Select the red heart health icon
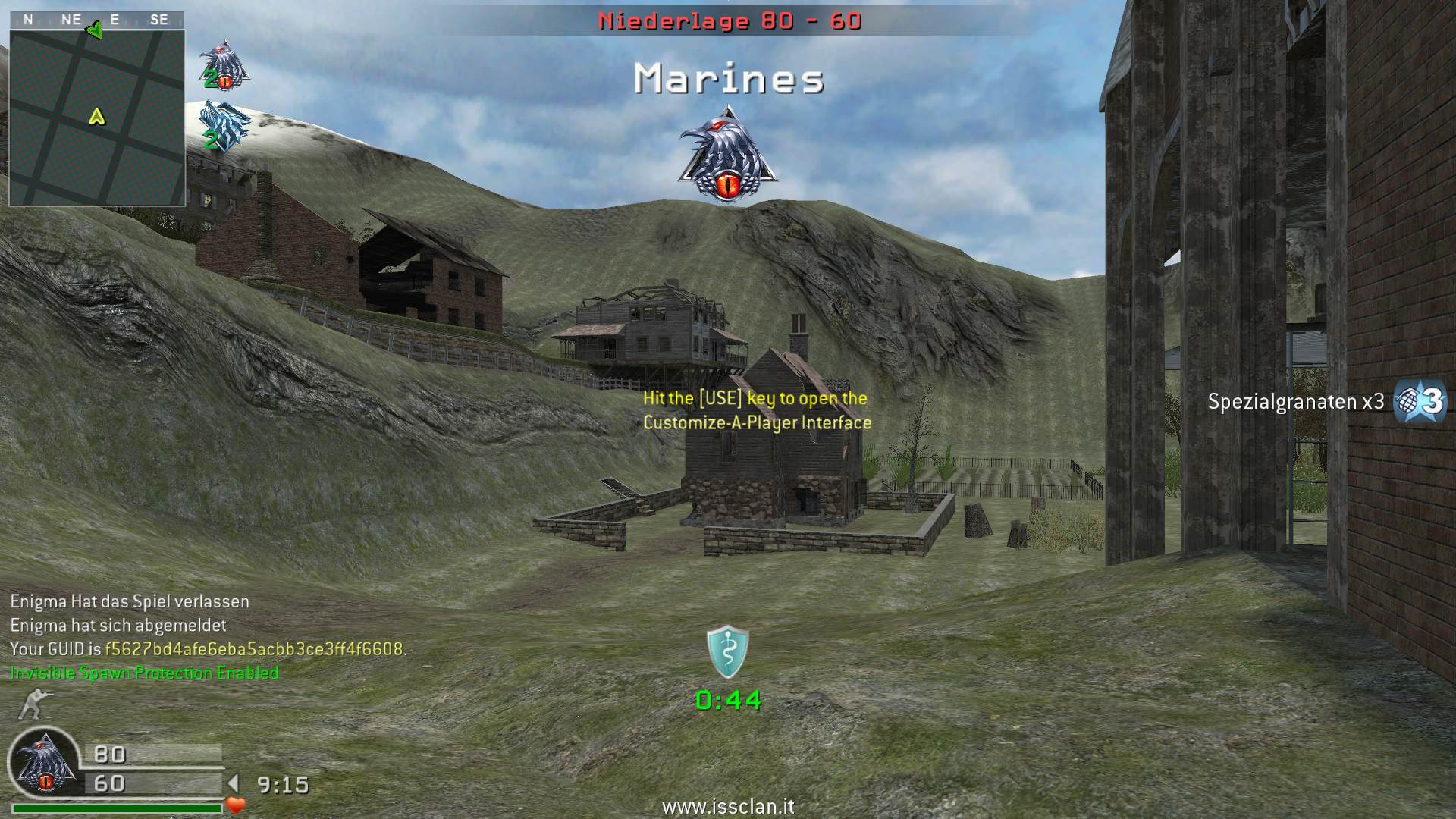The image size is (1456, 819). point(236,805)
